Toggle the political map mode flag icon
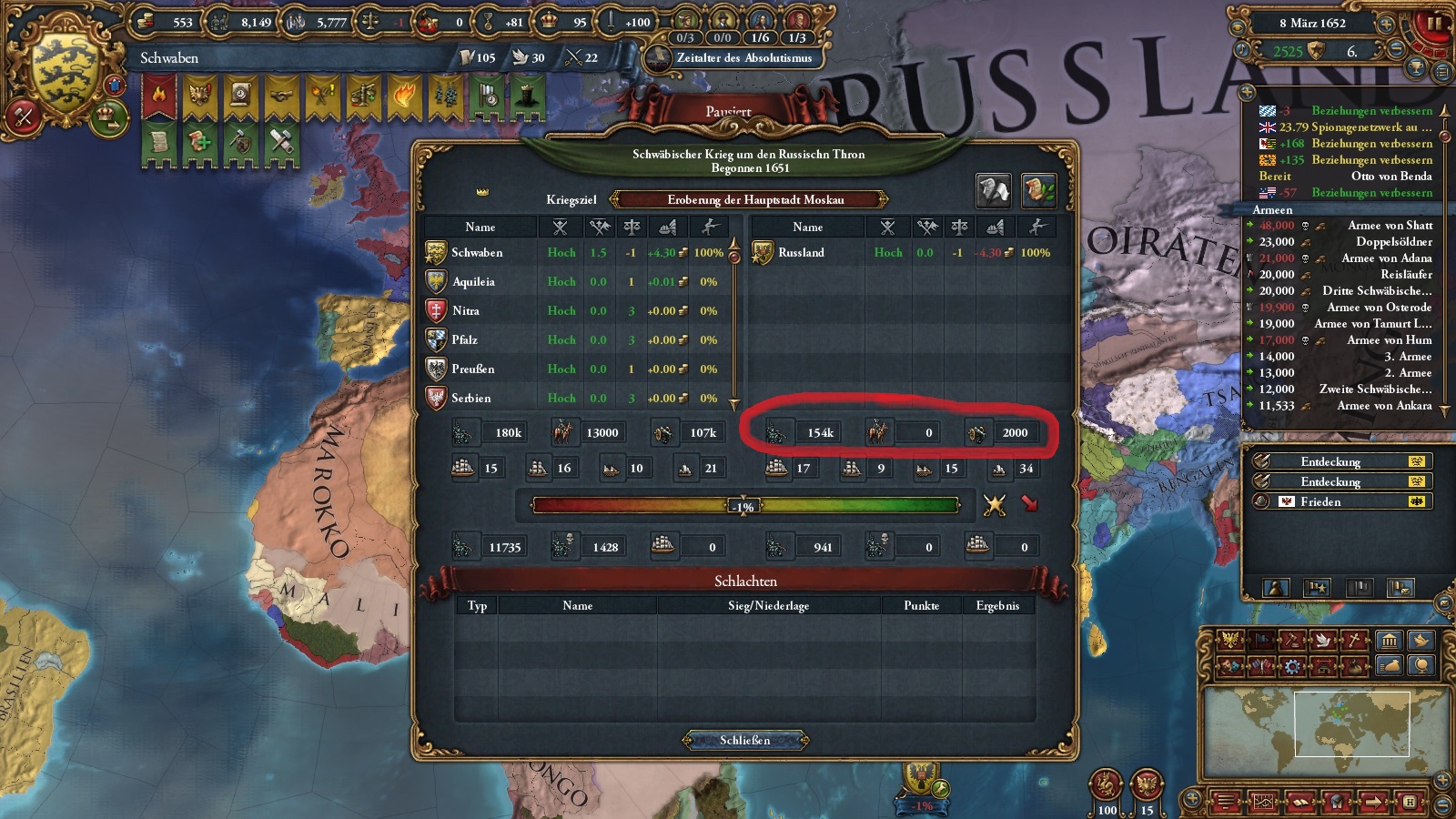This screenshot has height=819, width=1456. [x=1260, y=640]
